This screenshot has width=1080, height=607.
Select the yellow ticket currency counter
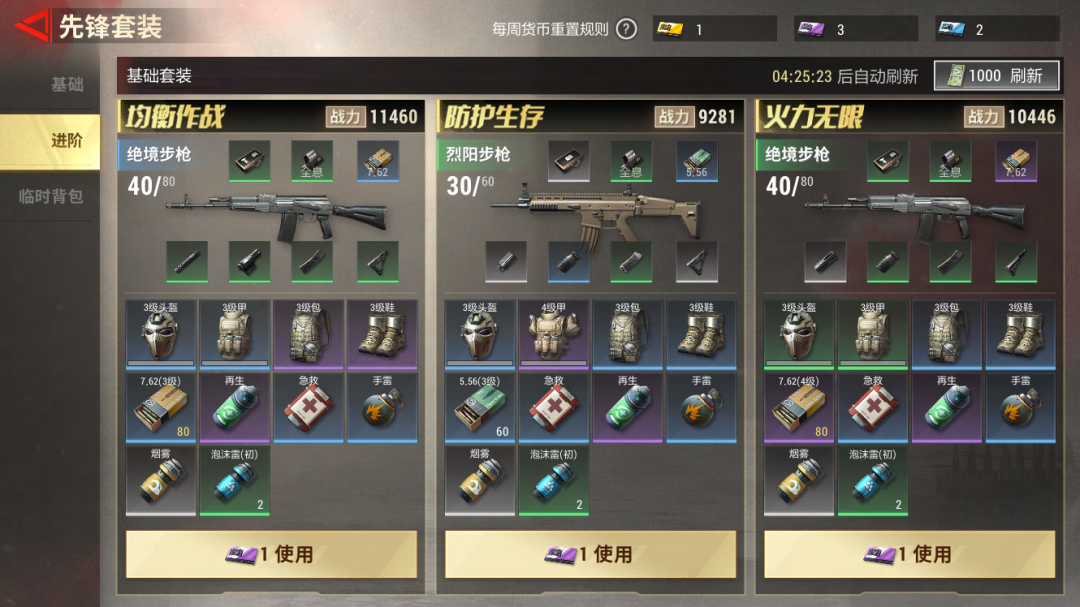714,29
